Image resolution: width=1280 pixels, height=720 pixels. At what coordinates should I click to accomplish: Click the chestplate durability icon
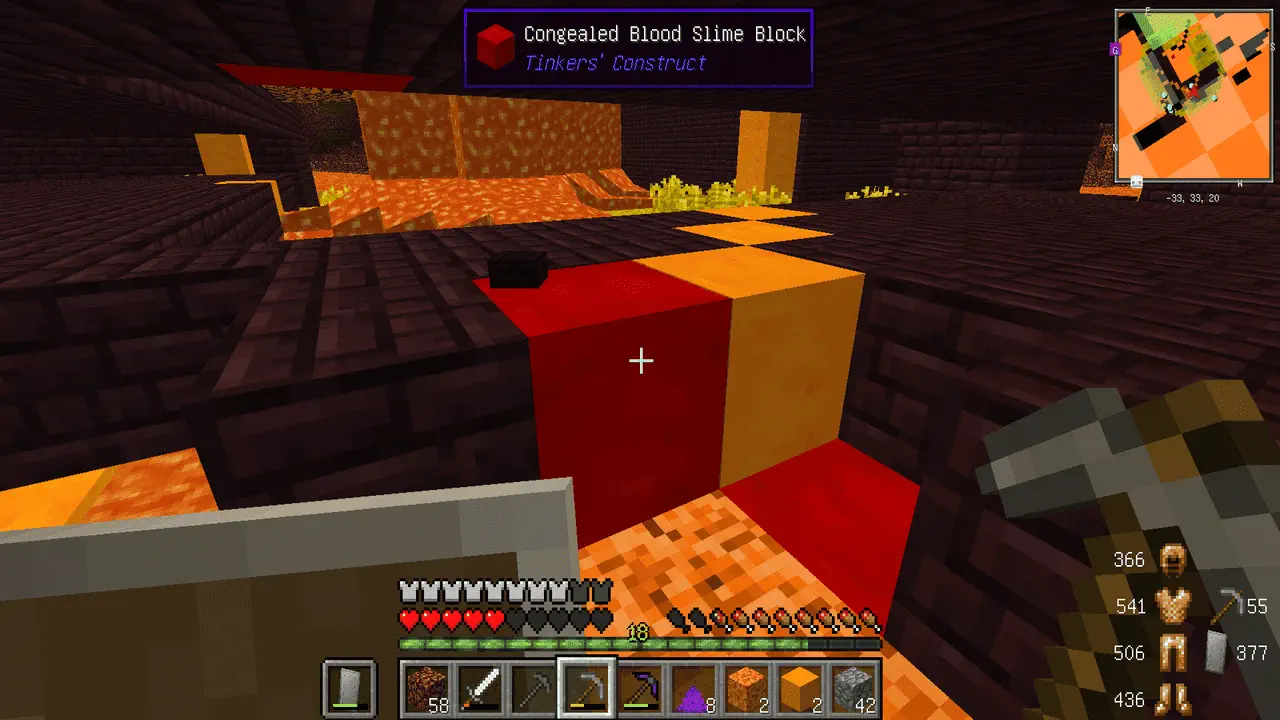[1171, 606]
